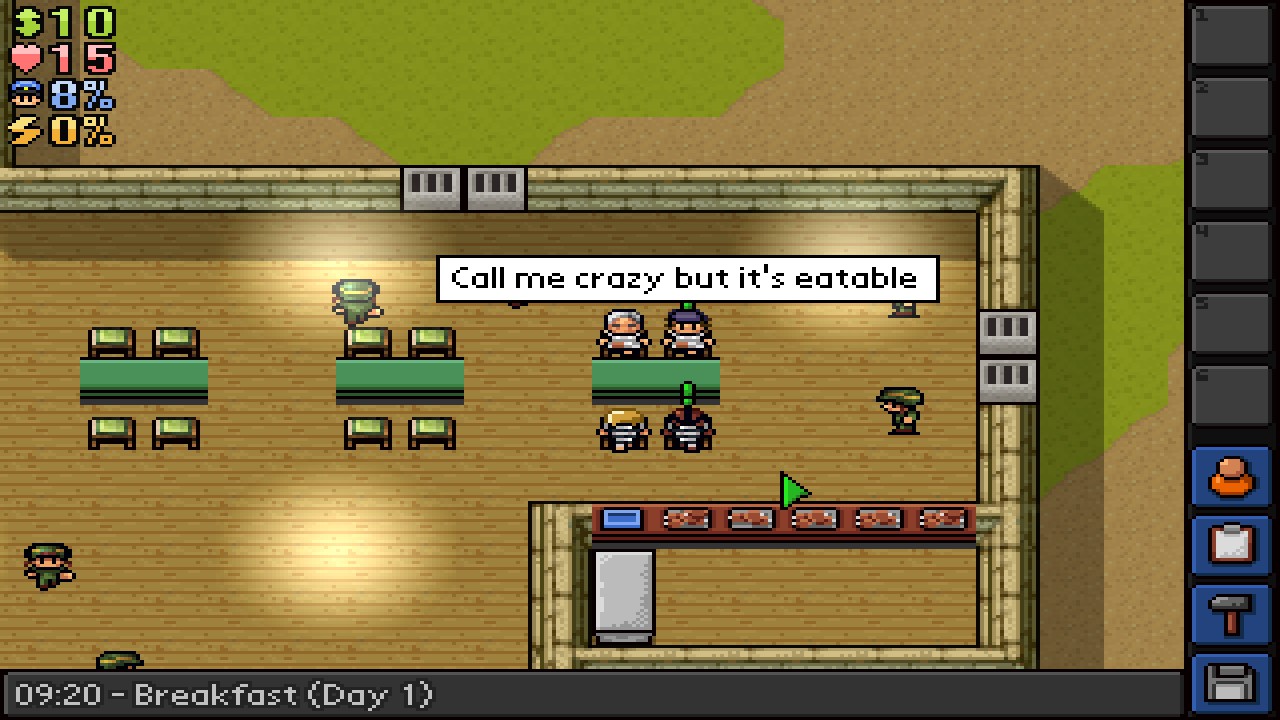This screenshot has width=1280, height=720.
Task: Click the guard standing near the wall
Action: [898, 410]
